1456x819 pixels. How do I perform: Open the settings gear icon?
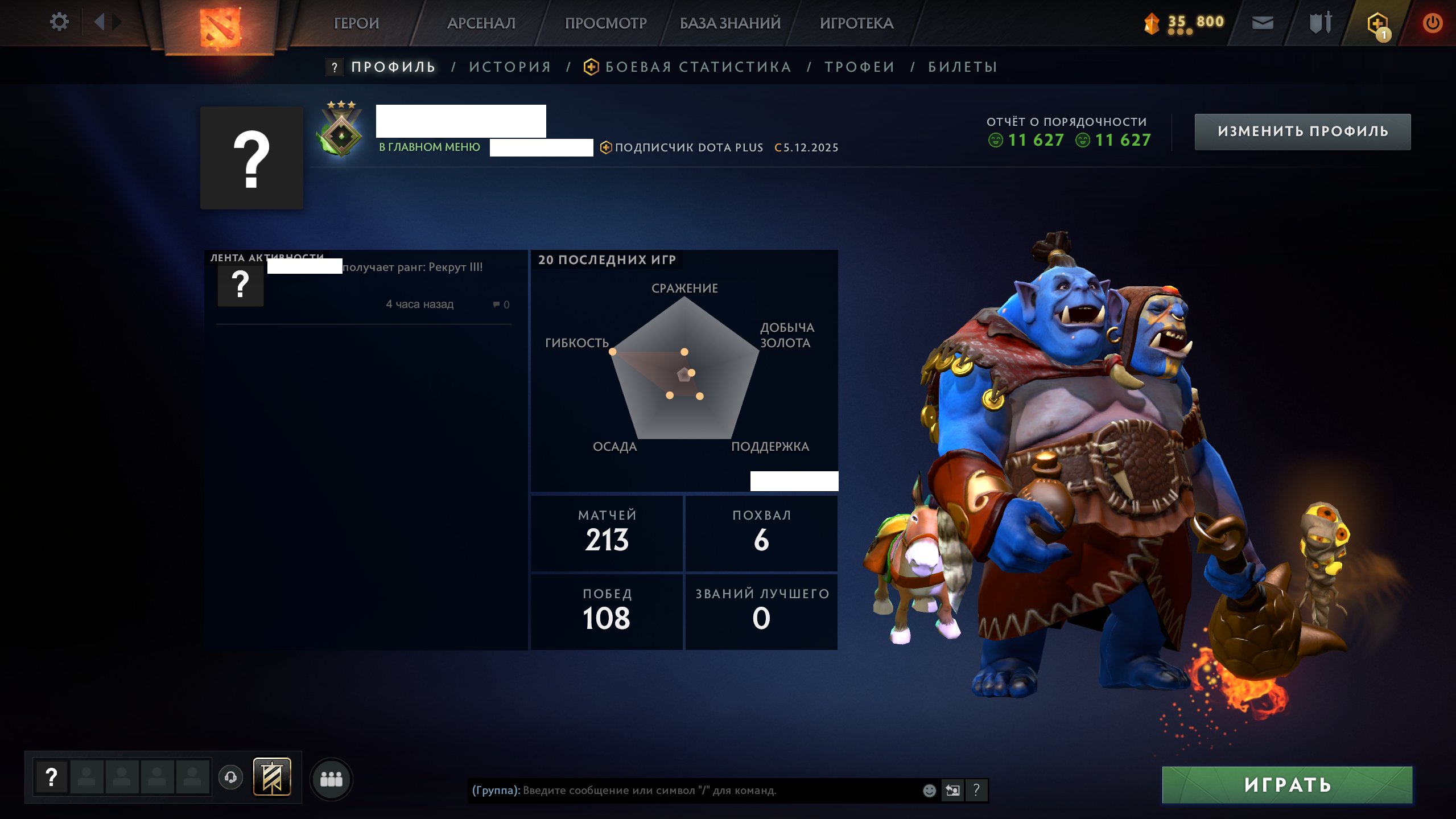click(x=59, y=21)
